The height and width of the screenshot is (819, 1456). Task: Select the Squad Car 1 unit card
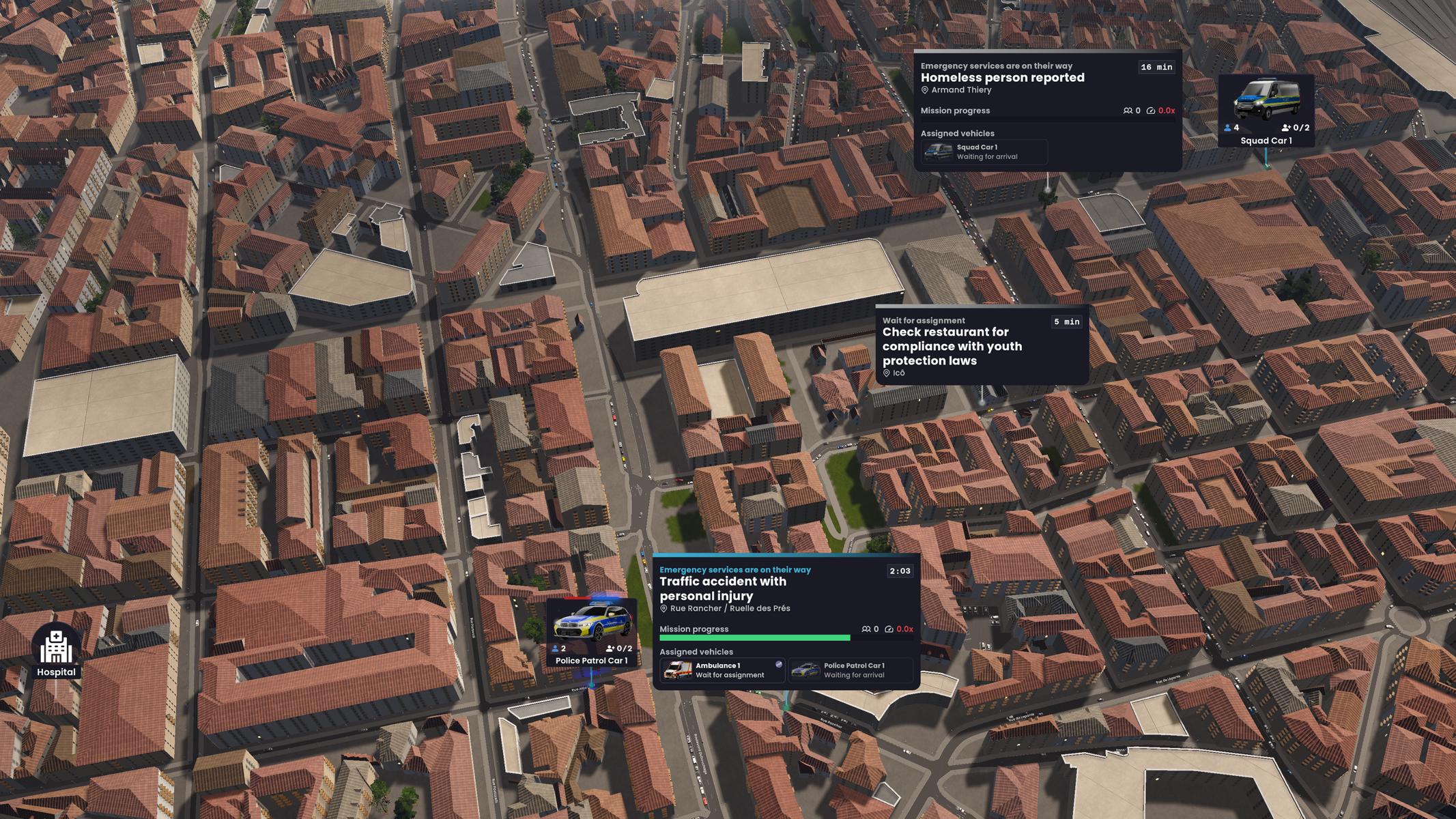pyautogui.click(x=1266, y=111)
